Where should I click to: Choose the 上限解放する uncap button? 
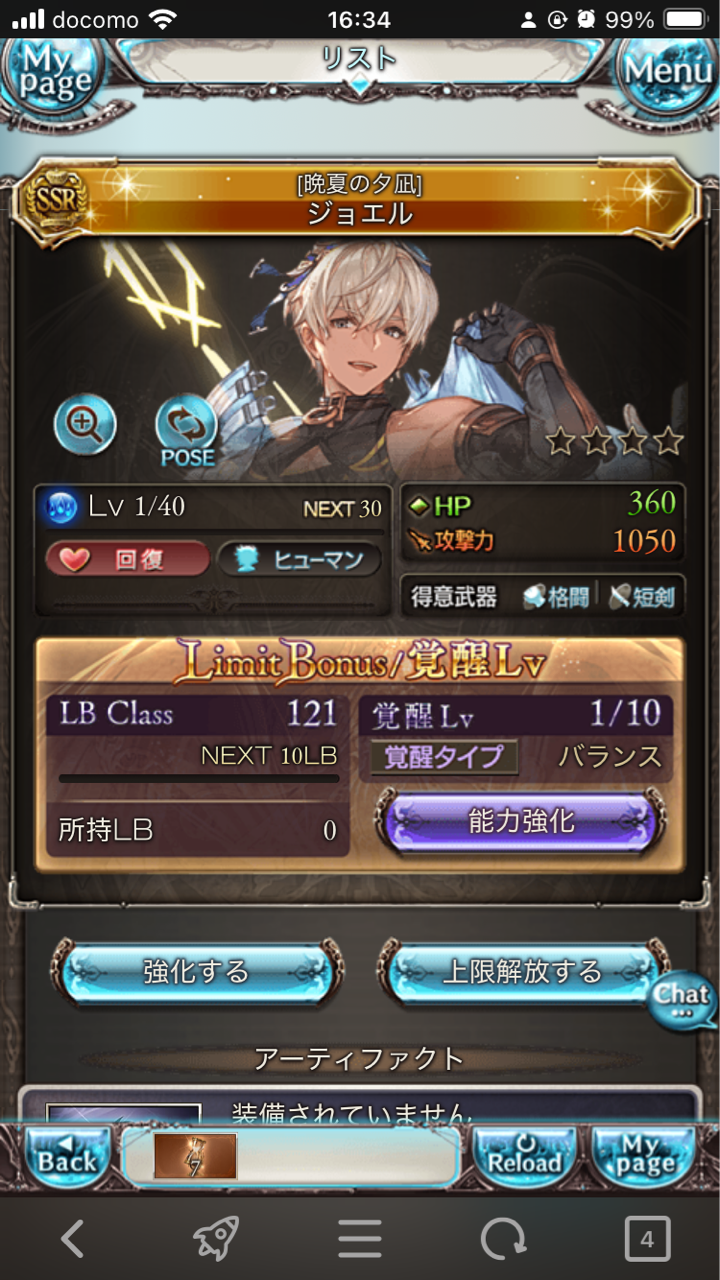(x=521, y=971)
